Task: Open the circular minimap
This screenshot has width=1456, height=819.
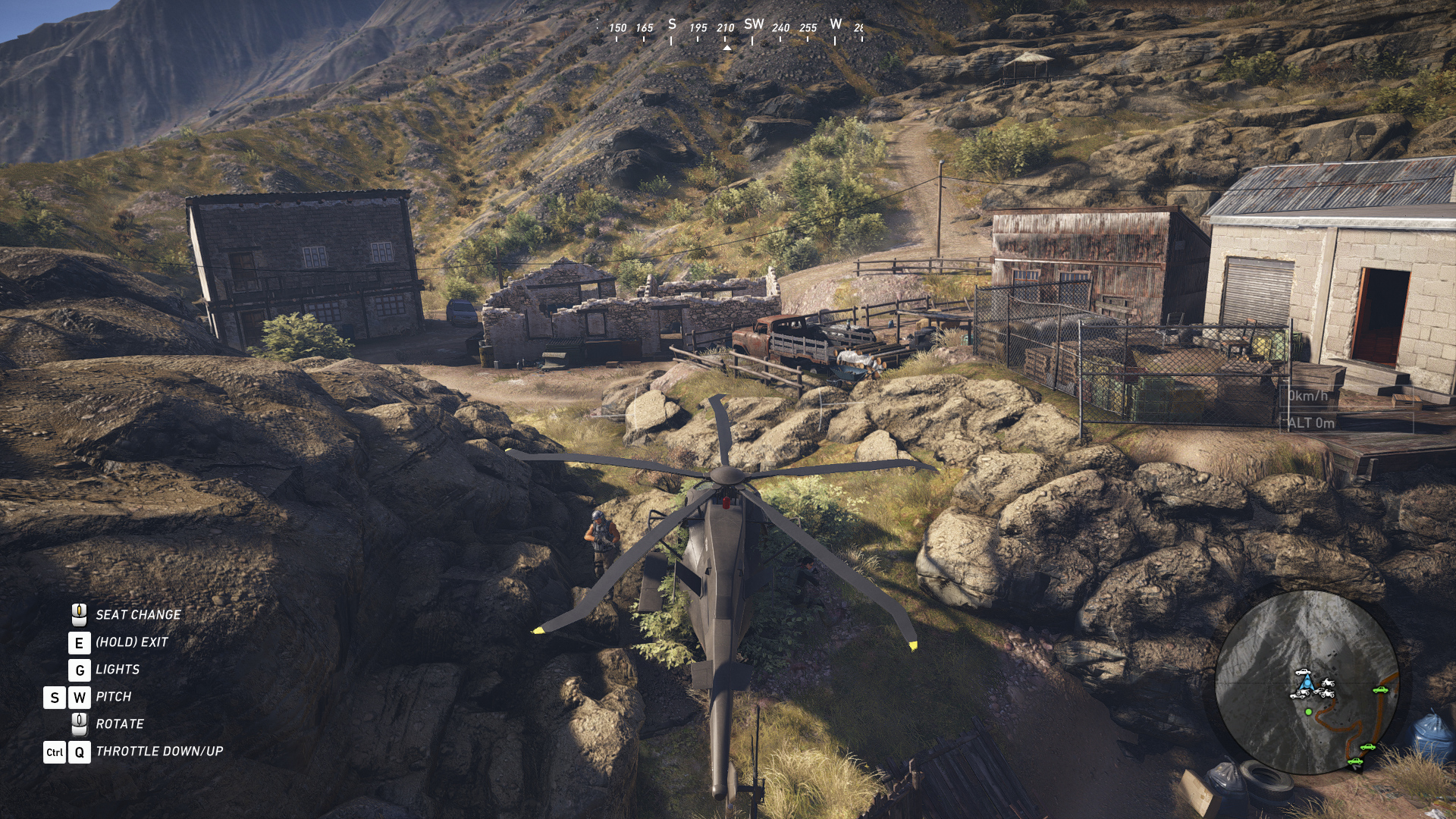Action: pyautogui.click(x=1307, y=682)
